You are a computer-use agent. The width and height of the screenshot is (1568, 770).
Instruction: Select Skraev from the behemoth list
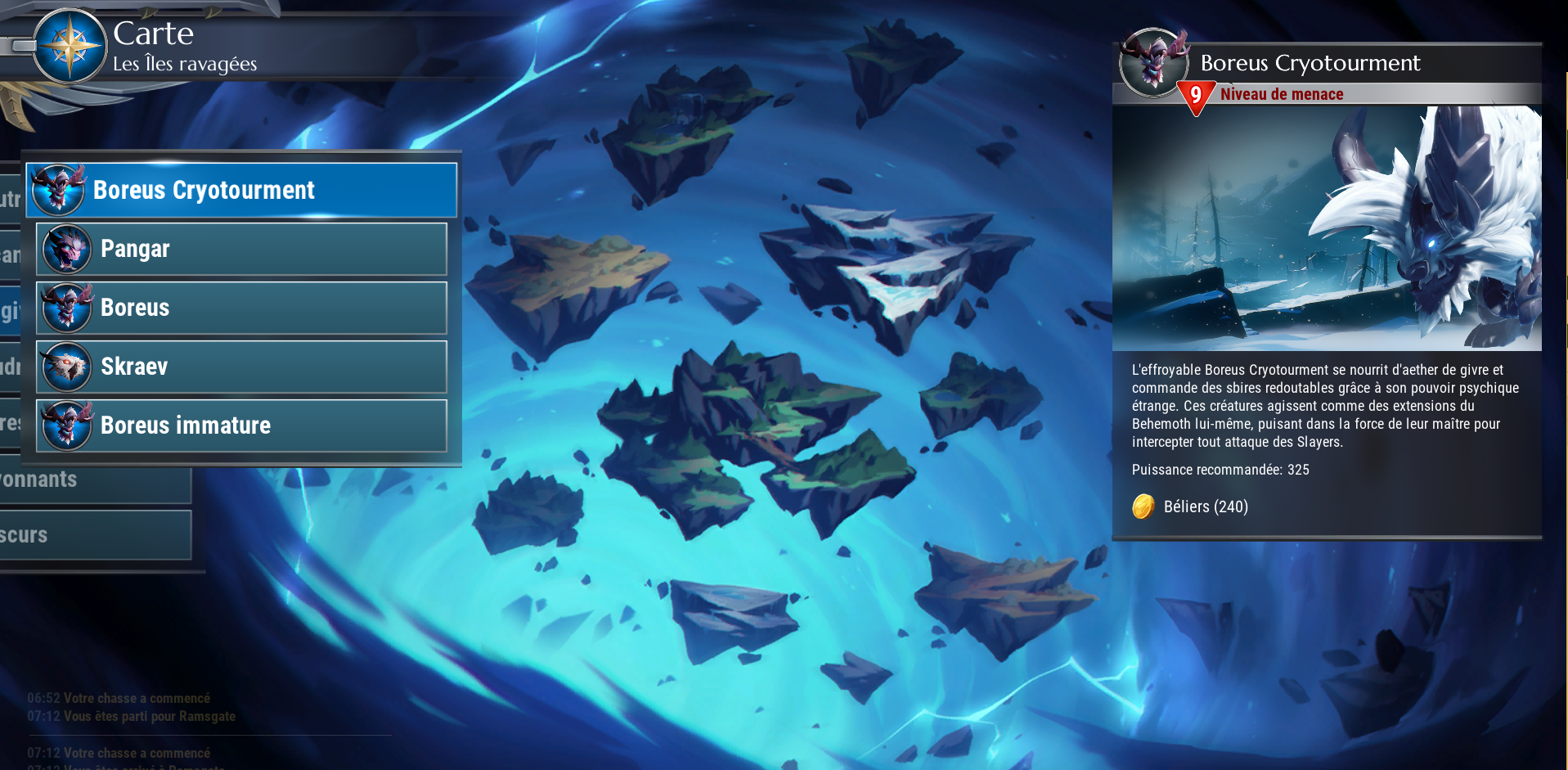coord(242,367)
